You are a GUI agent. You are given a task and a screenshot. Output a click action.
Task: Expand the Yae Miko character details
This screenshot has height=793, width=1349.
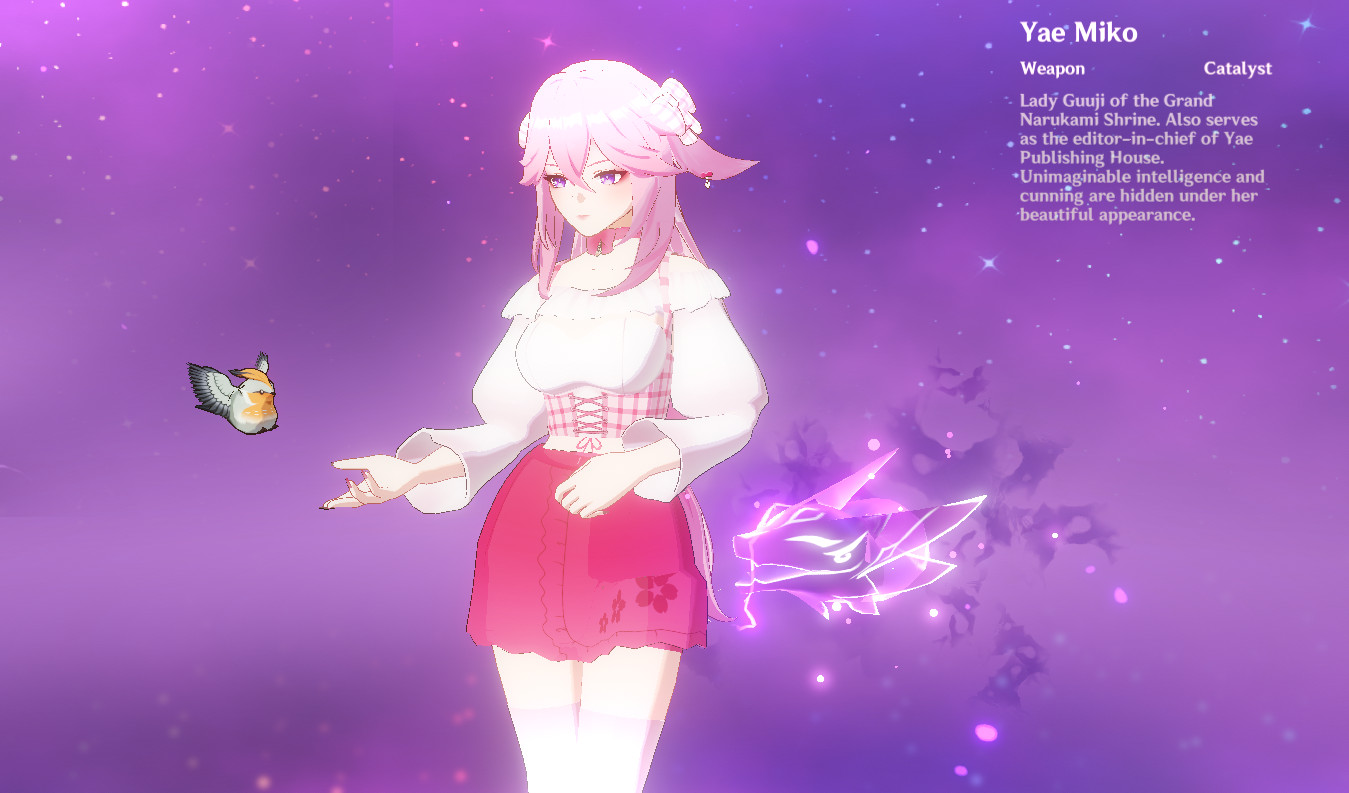tap(1078, 32)
